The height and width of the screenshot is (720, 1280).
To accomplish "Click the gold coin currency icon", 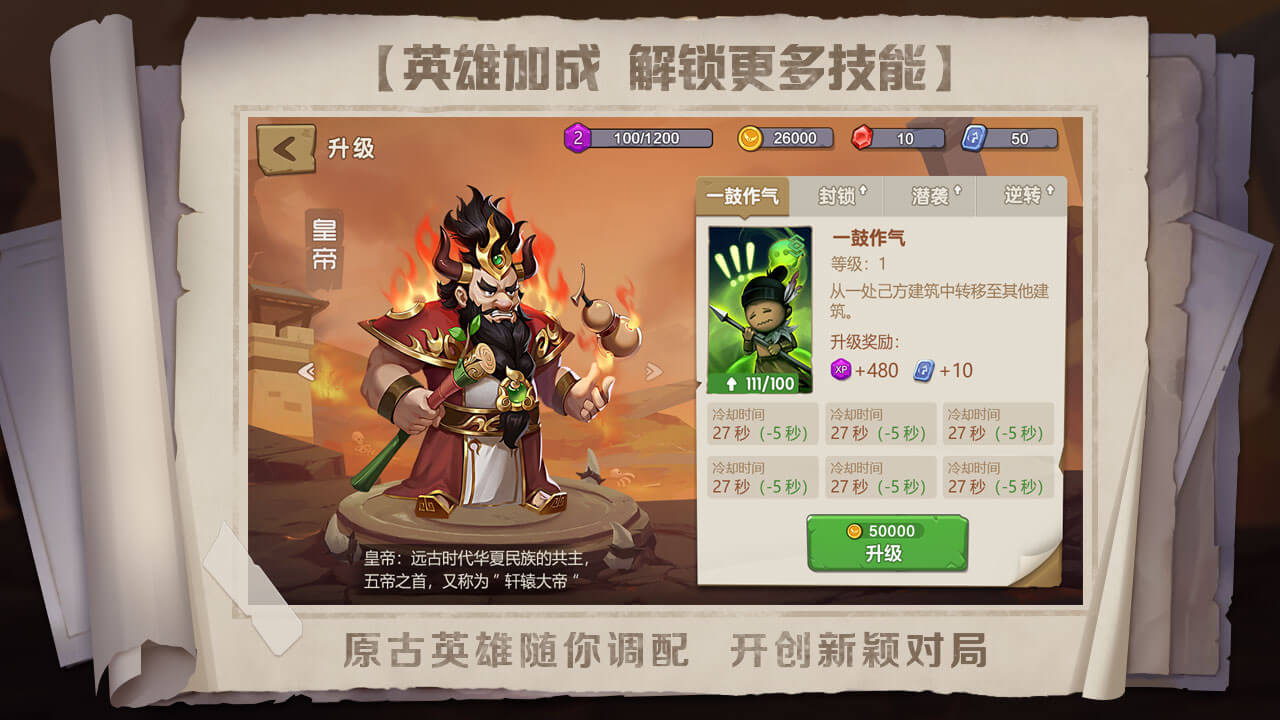I will 748,138.
